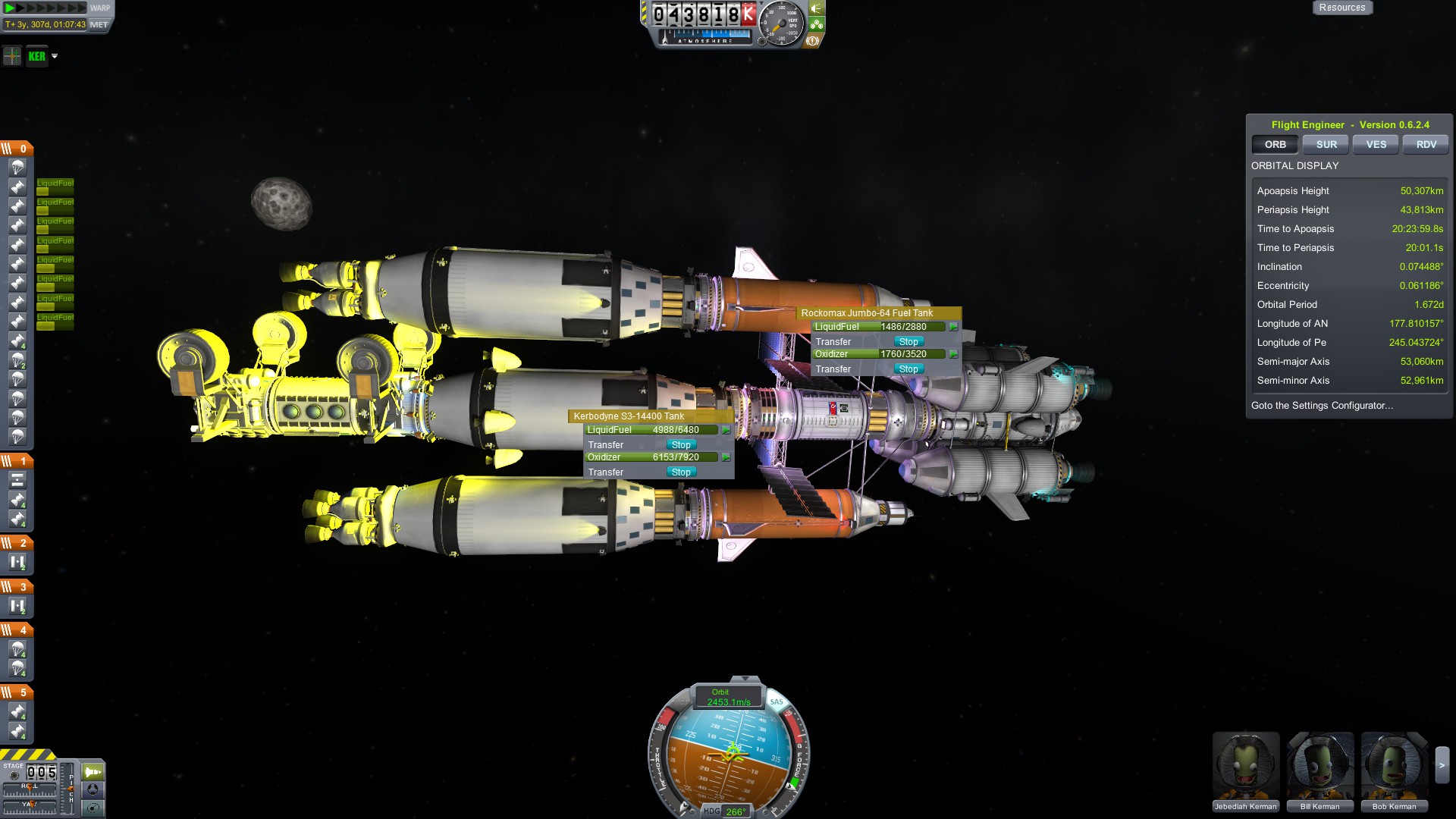Switch to the SUR tab in Flight Engineer
This screenshot has width=1456, height=819.
tap(1326, 144)
